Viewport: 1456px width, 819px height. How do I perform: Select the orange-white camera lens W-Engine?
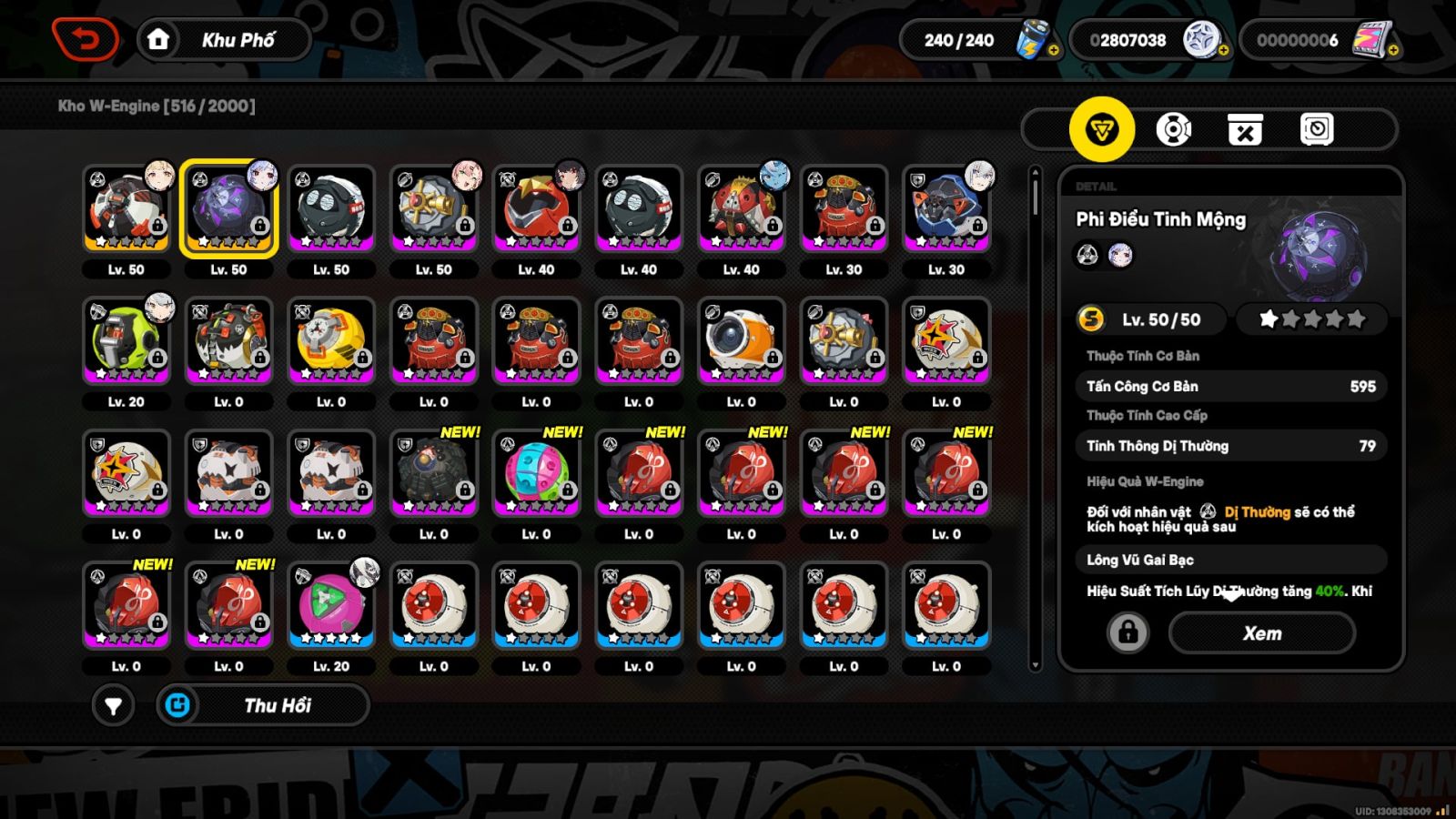pos(741,340)
